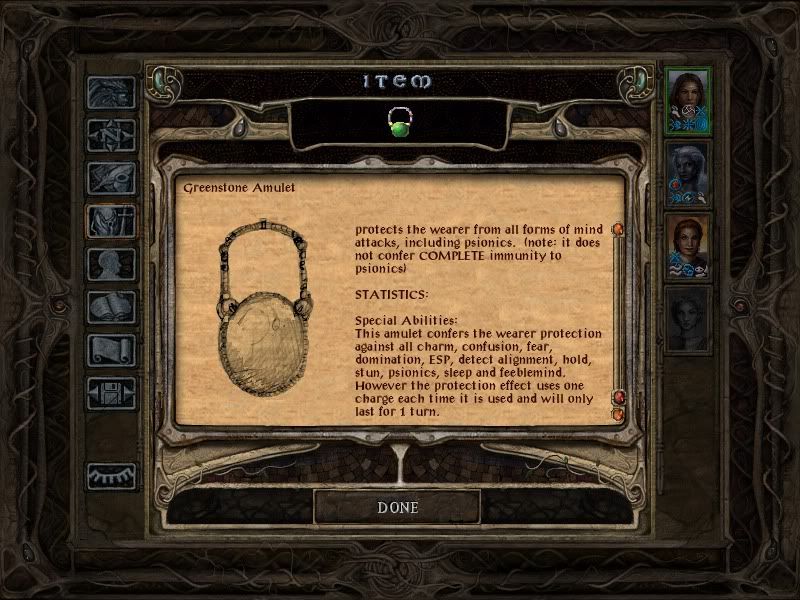Return to game via dragon icon button

111,93
